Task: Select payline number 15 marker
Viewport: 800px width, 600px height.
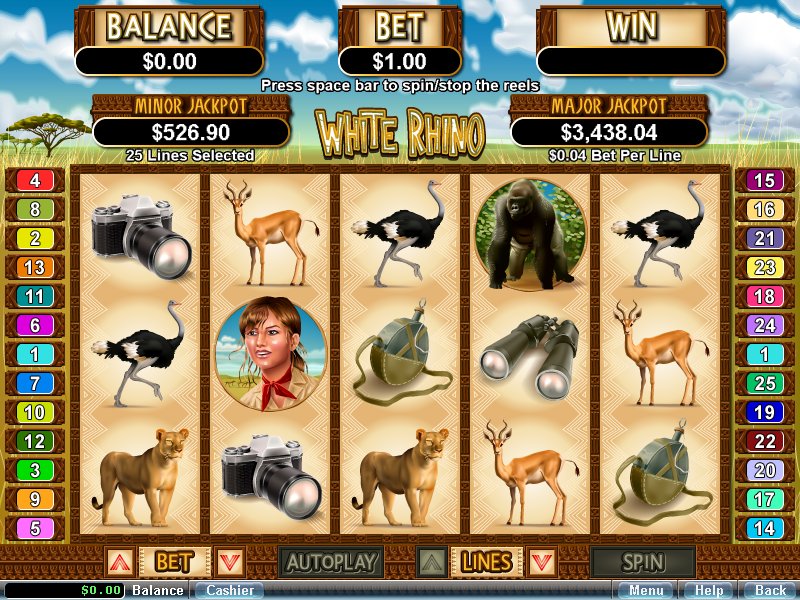Action: tap(764, 181)
